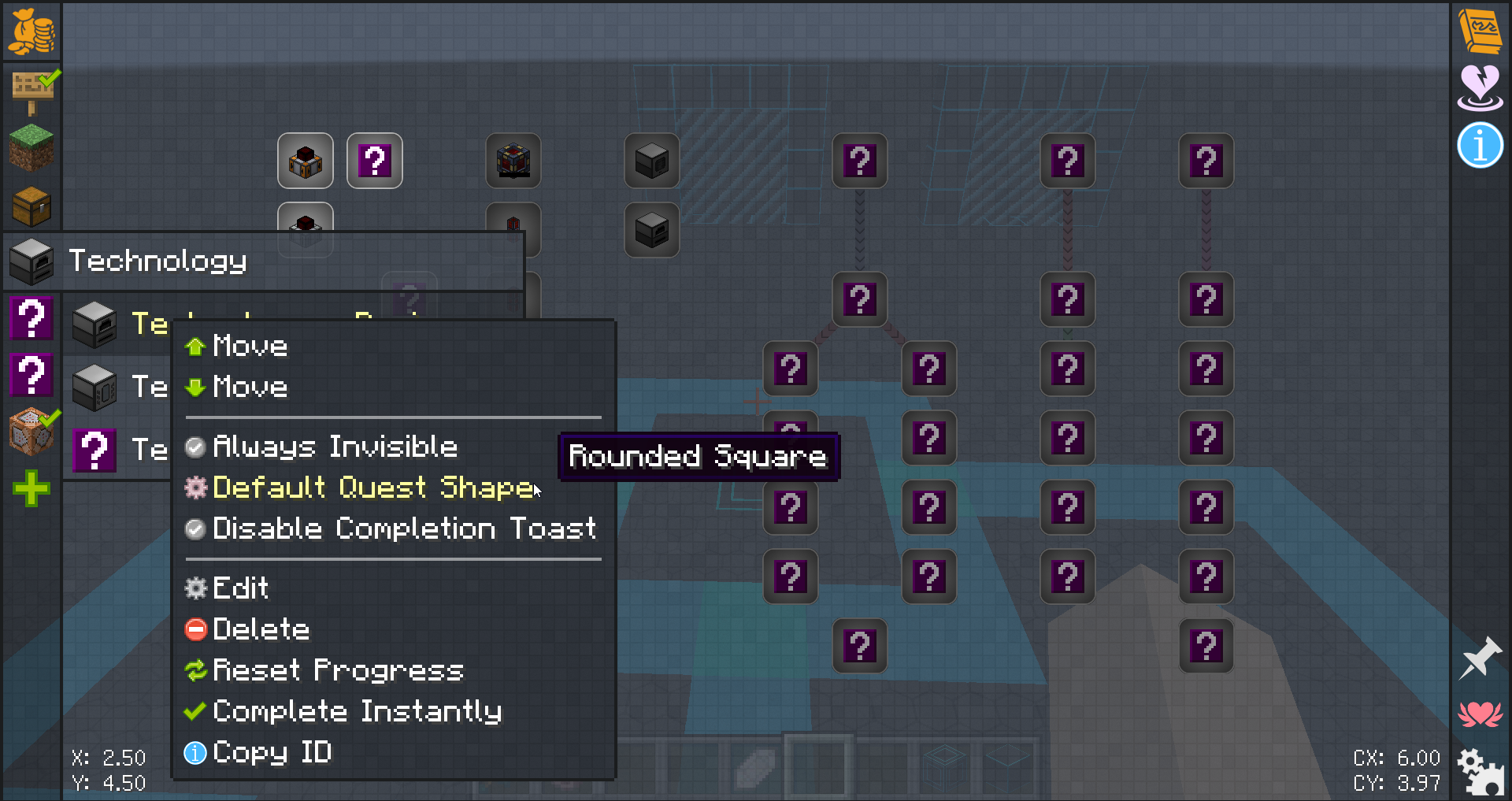Open the orange quest book icon
The width and height of the screenshot is (1512, 801).
tap(1480, 30)
